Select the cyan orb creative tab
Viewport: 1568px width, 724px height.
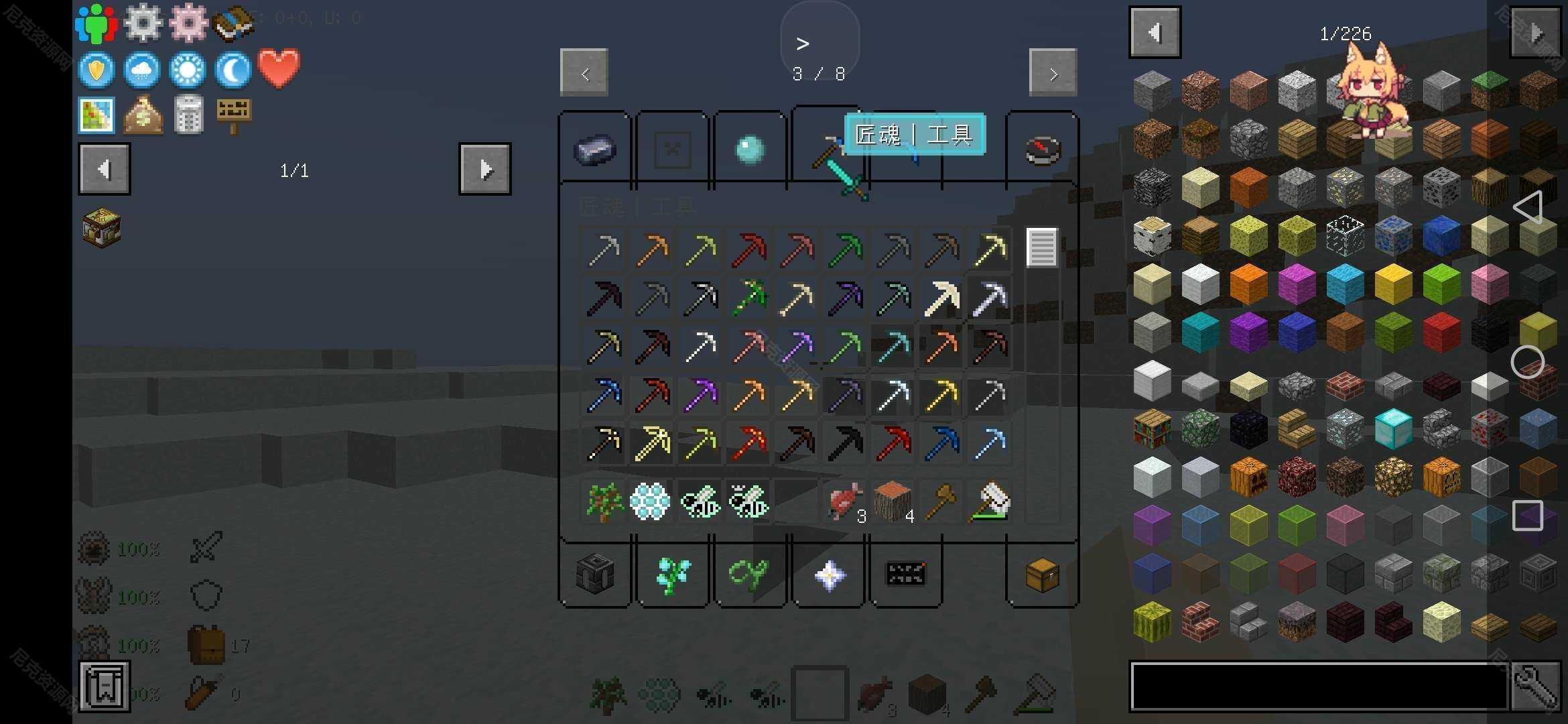748,149
